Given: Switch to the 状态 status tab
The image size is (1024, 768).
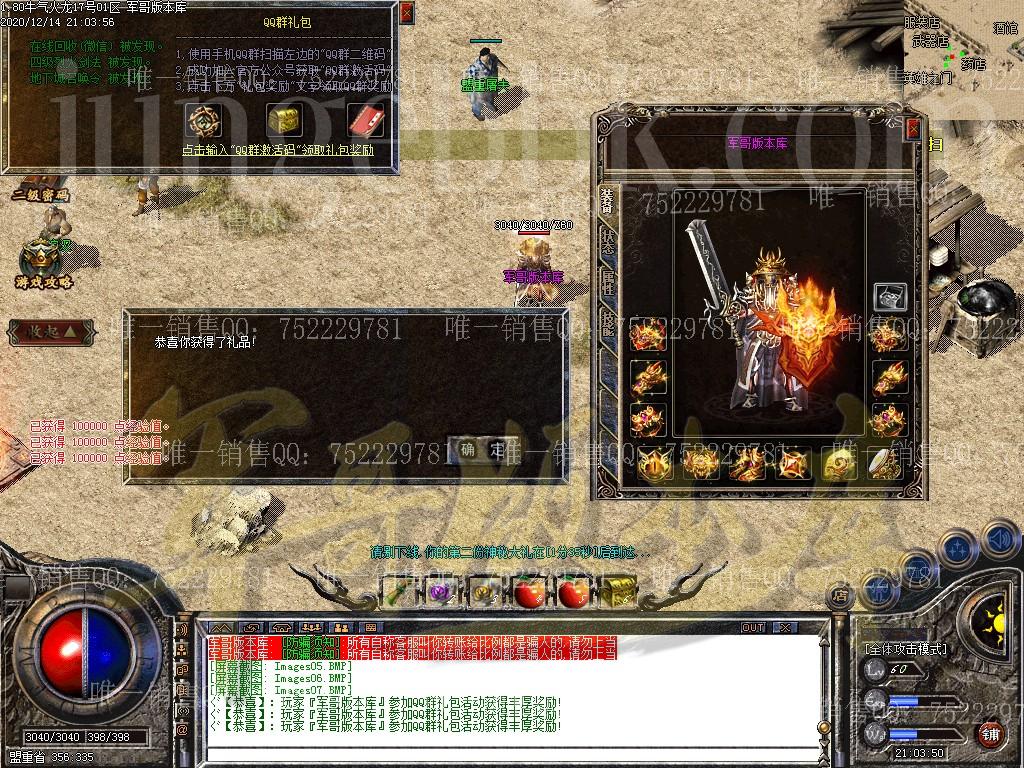Looking at the screenshot, I should (x=607, y=239).
